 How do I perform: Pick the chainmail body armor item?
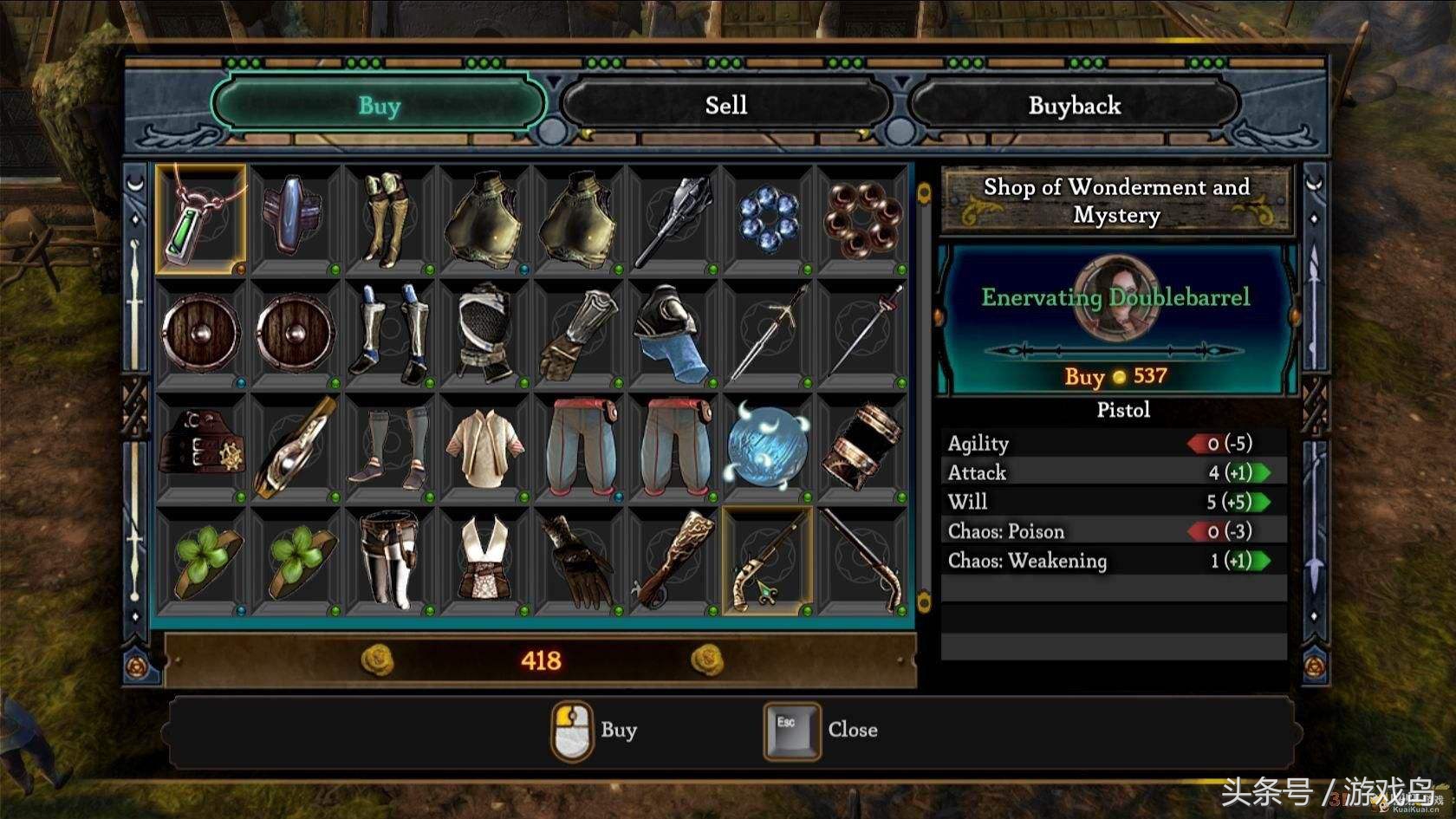tap(484, 333)
